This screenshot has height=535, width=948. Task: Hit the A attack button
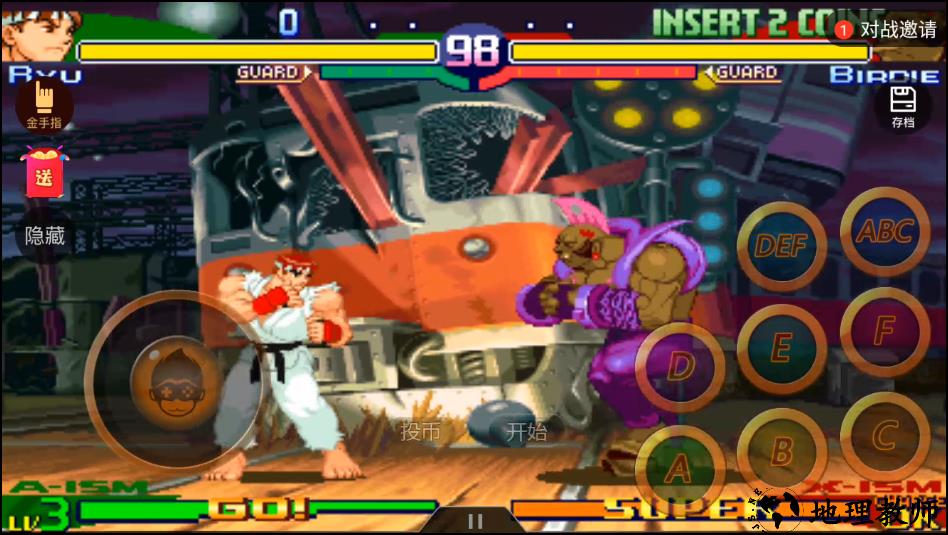pos(679,468)
